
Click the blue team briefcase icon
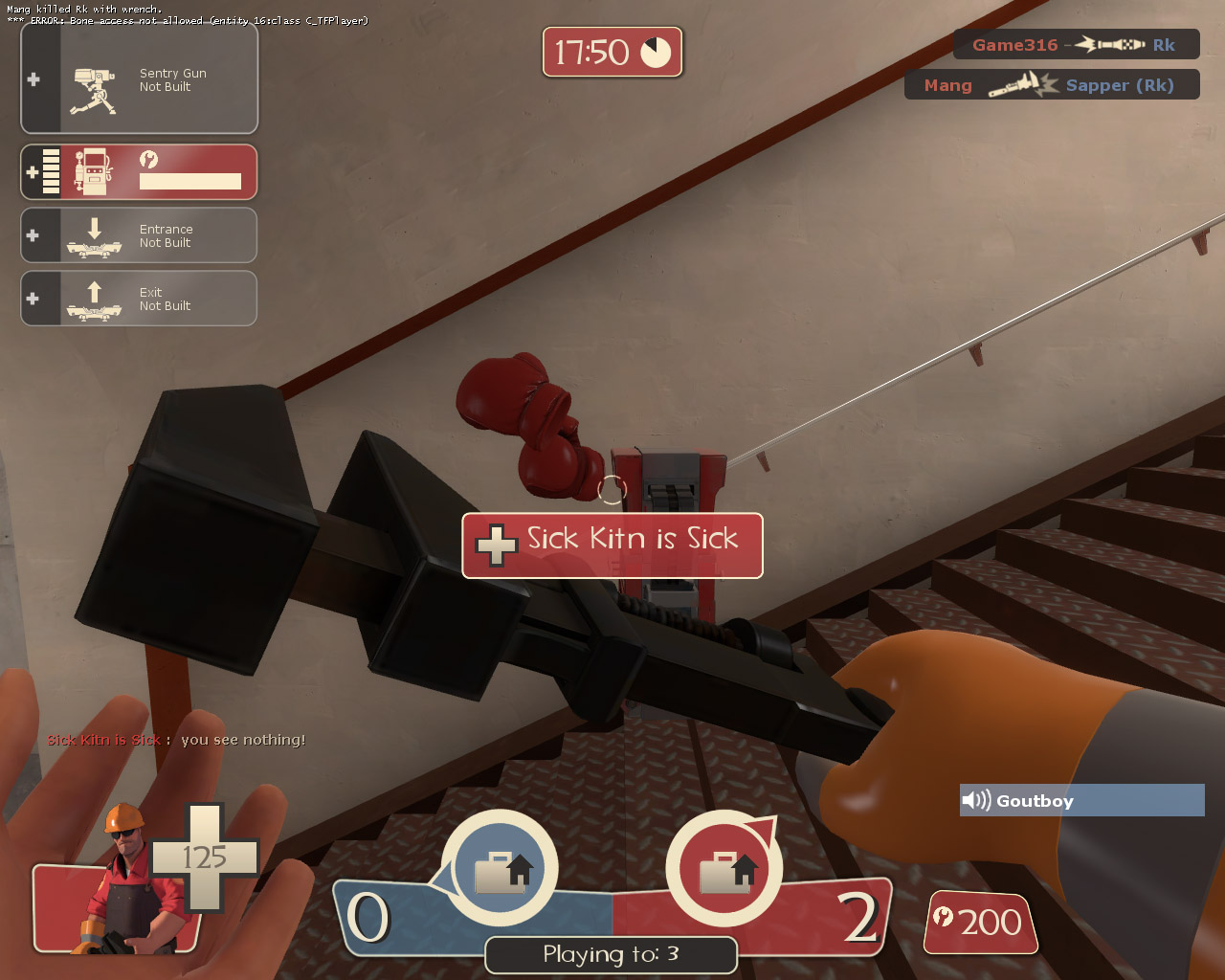point(501,868)
